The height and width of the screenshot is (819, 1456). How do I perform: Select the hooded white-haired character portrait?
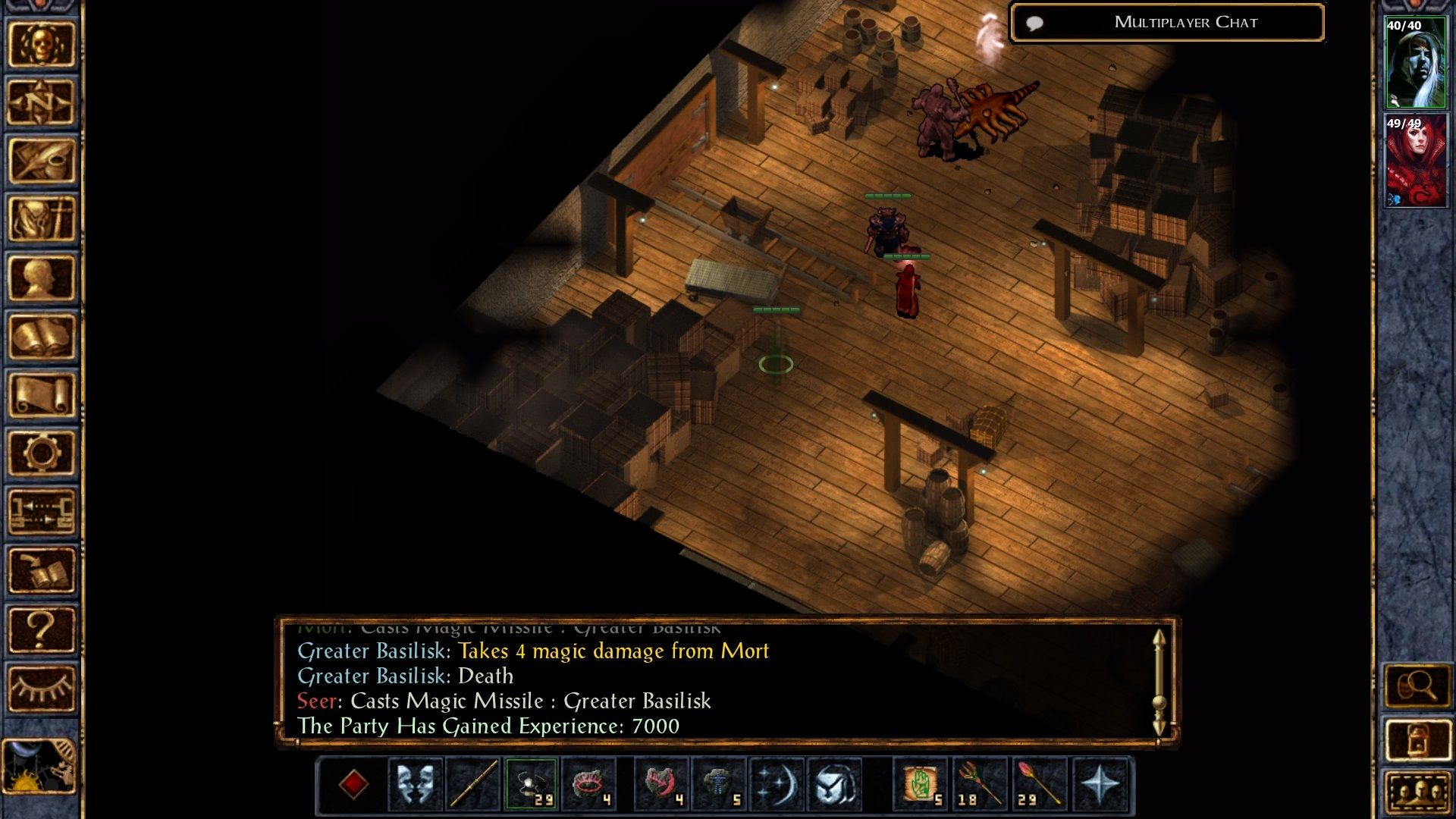pyautogui.click(x=1415, y=63)
